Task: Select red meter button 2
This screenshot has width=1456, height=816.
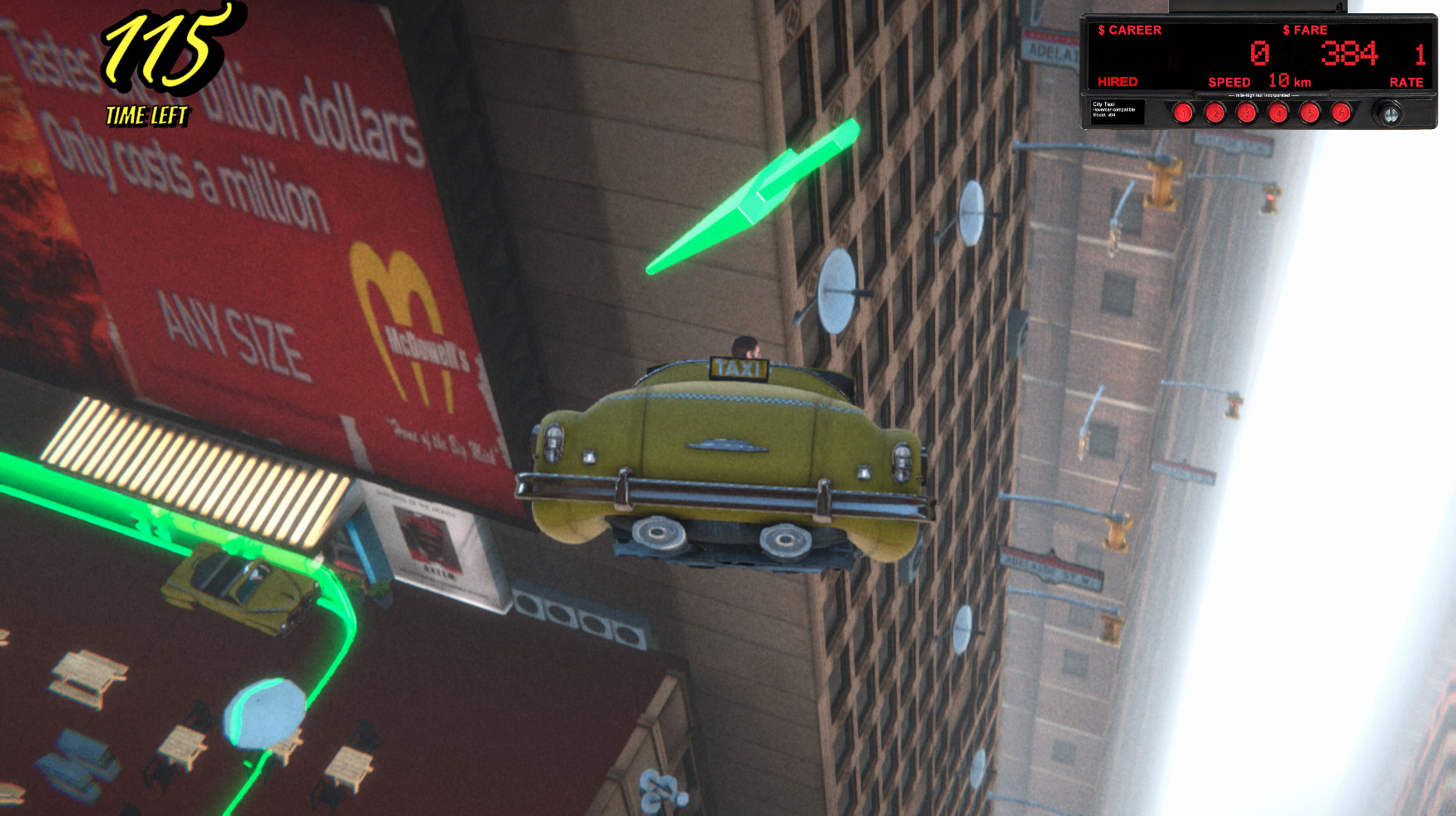Action: coord(1214,113)
